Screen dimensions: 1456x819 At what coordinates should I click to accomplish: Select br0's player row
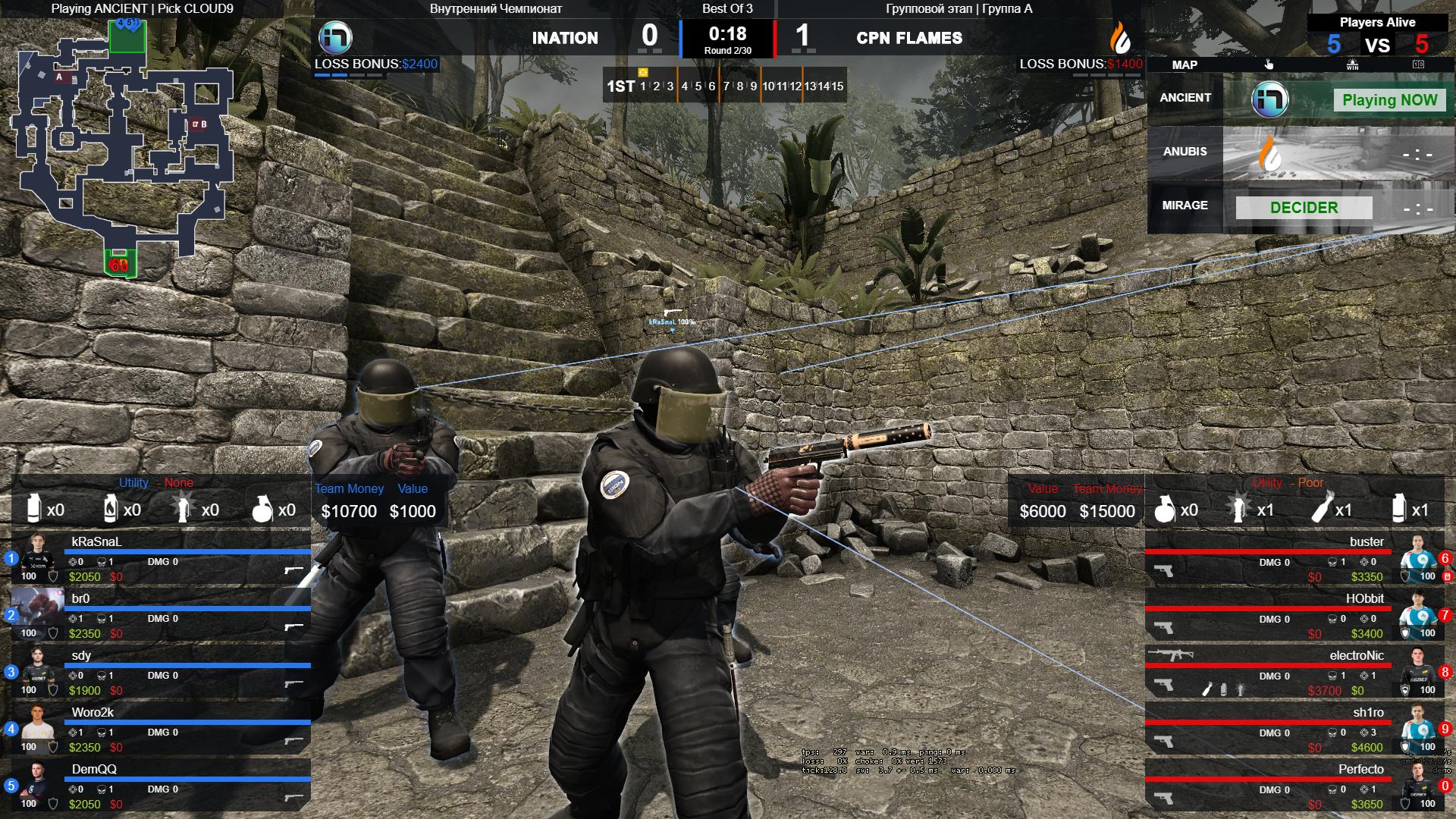[161, 616]
